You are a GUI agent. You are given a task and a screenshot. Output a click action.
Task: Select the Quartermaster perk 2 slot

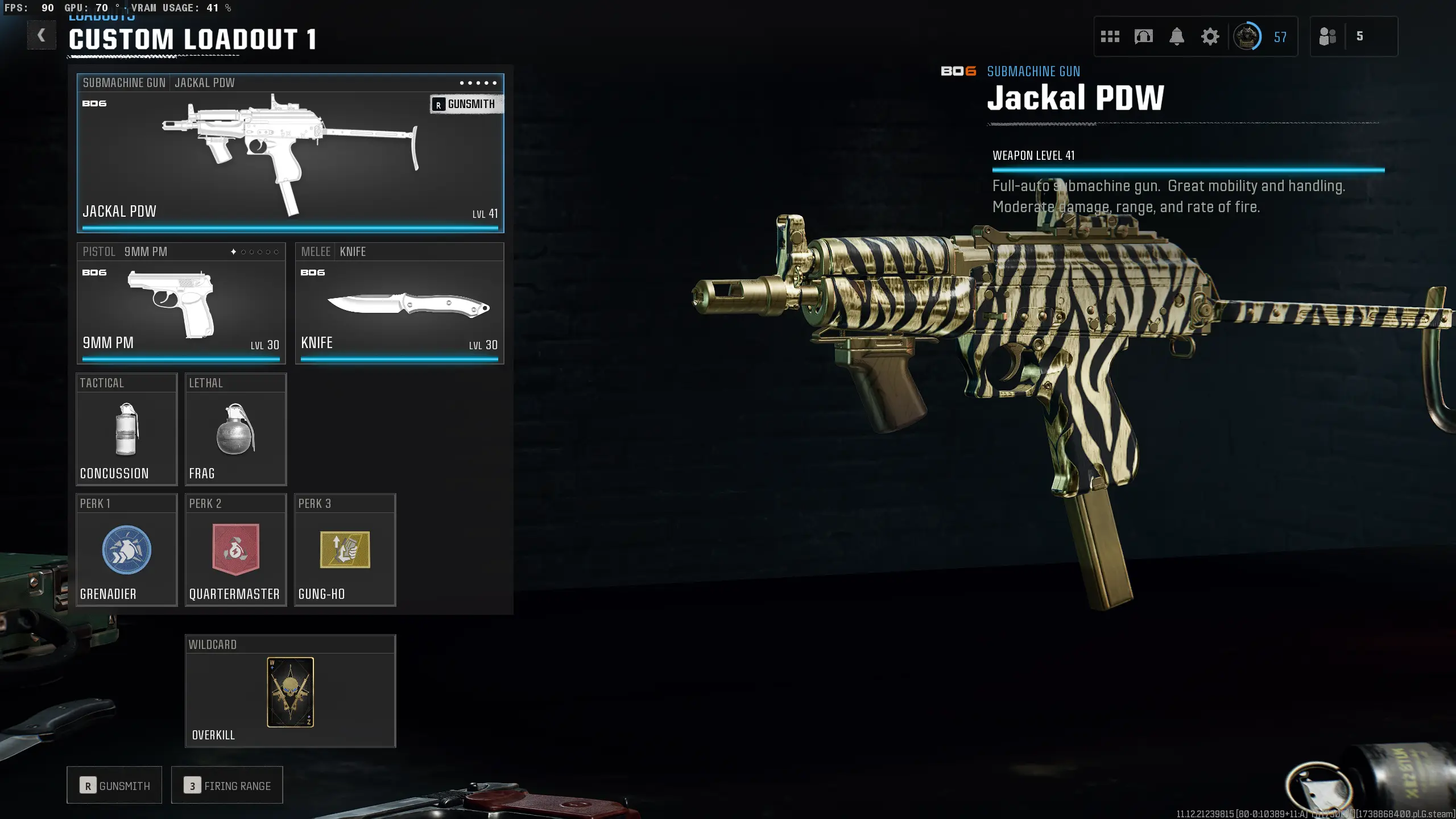point(235,551)
